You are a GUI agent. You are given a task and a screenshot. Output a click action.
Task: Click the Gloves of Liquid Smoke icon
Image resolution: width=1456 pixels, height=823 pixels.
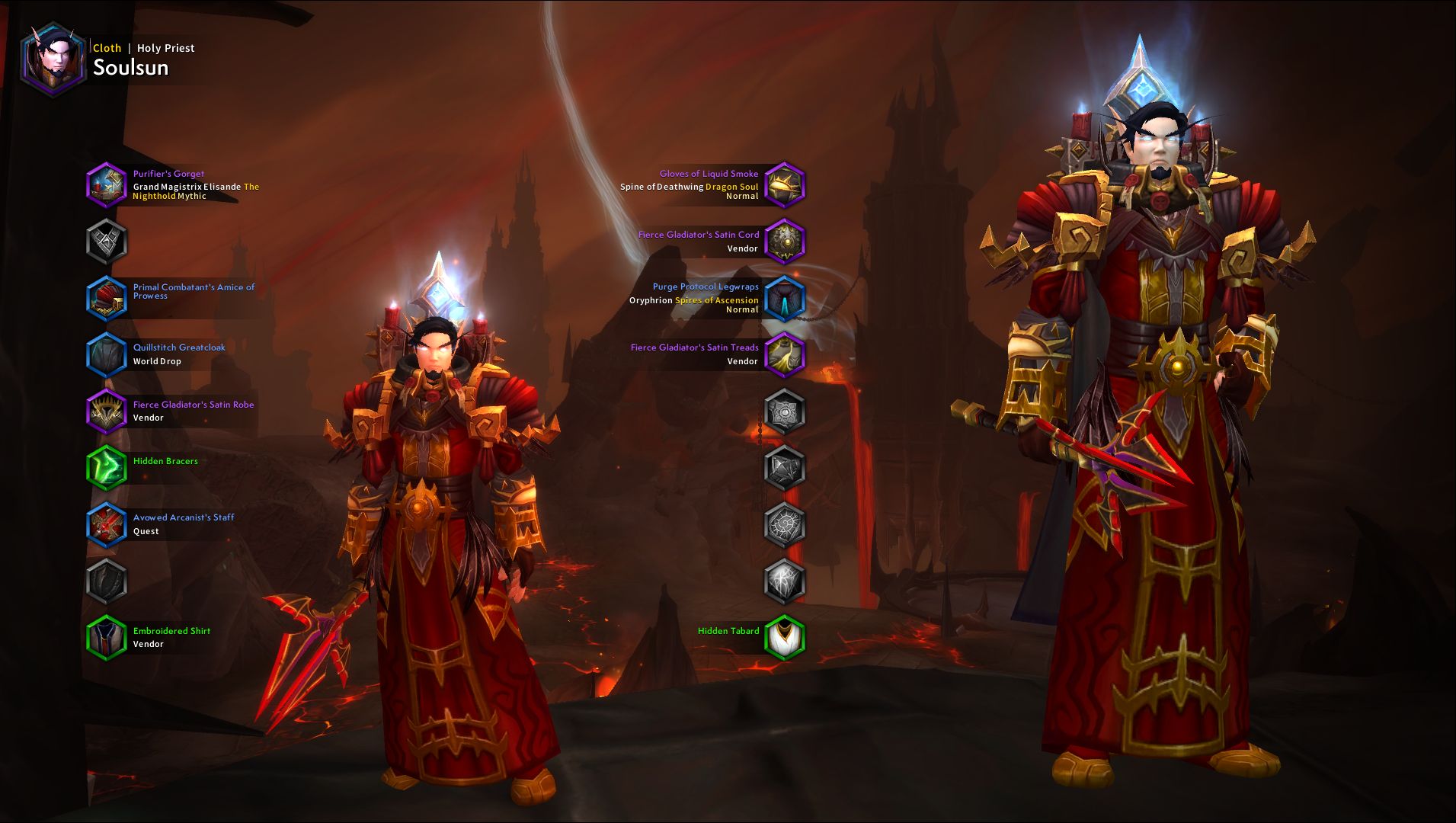(x=785, y=184)
